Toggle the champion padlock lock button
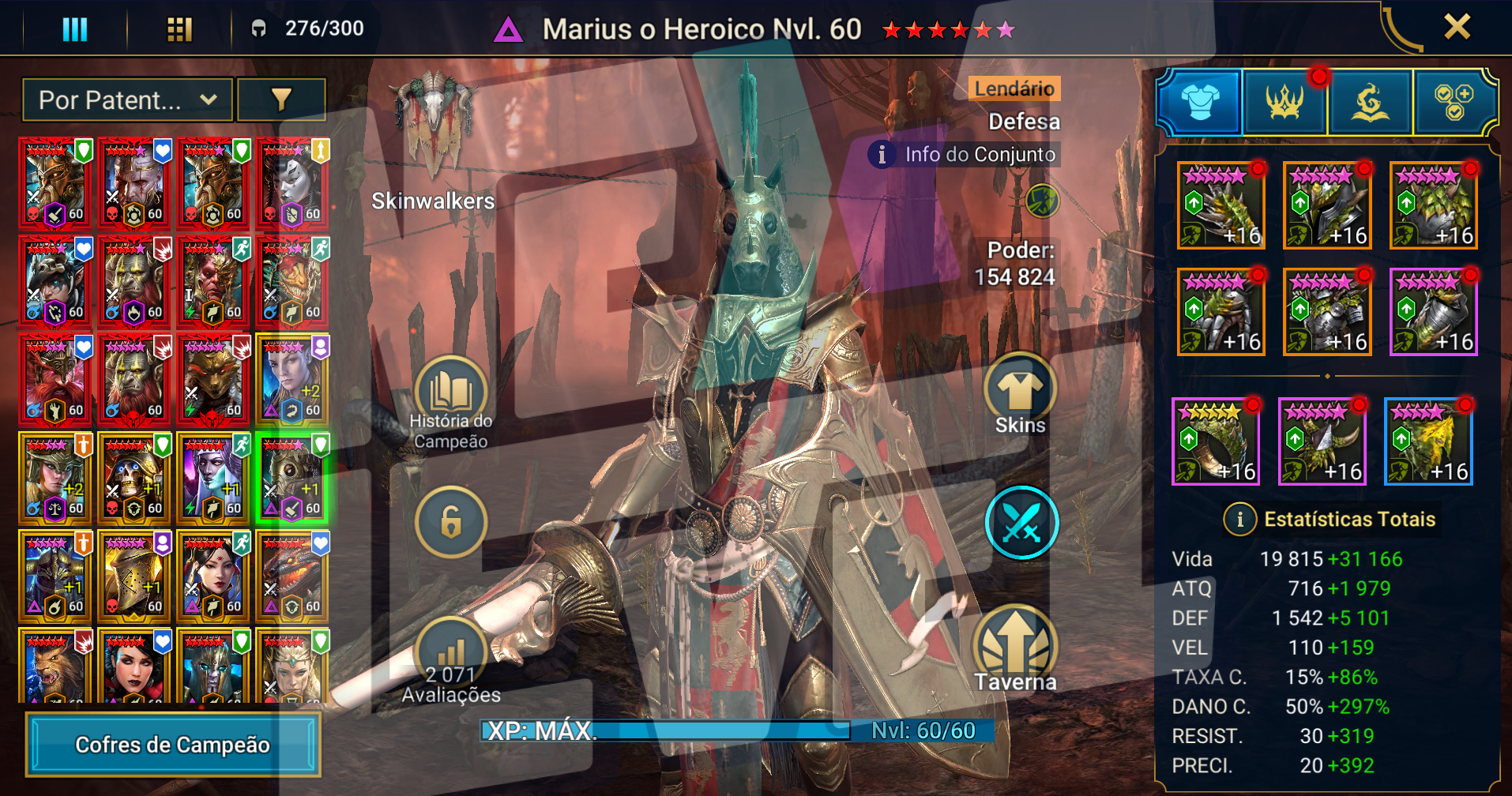1512x796 pixels. pyautogui.click(x=451, y=522)
